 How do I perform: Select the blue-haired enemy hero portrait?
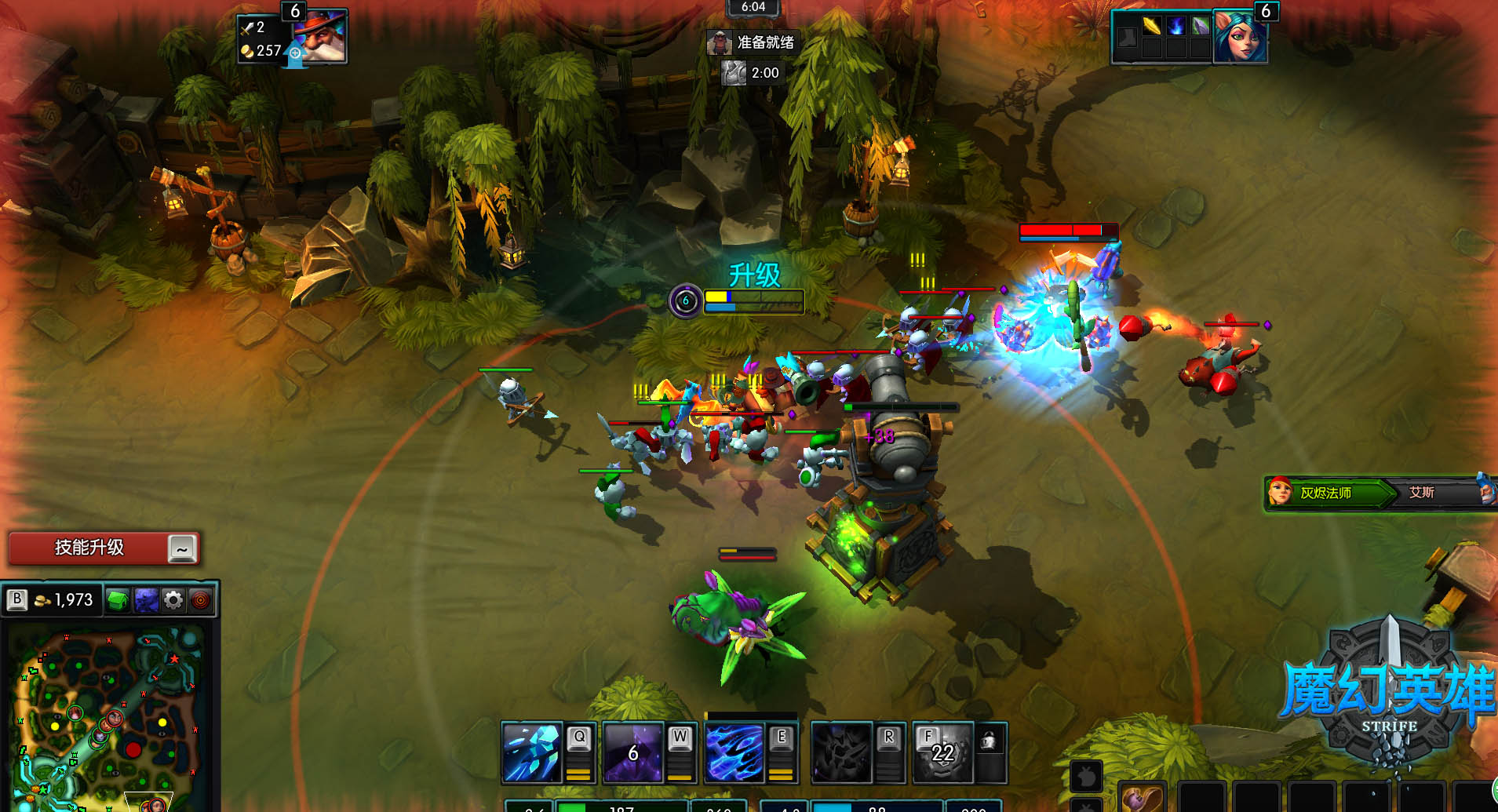click(x=1239, y=37)
